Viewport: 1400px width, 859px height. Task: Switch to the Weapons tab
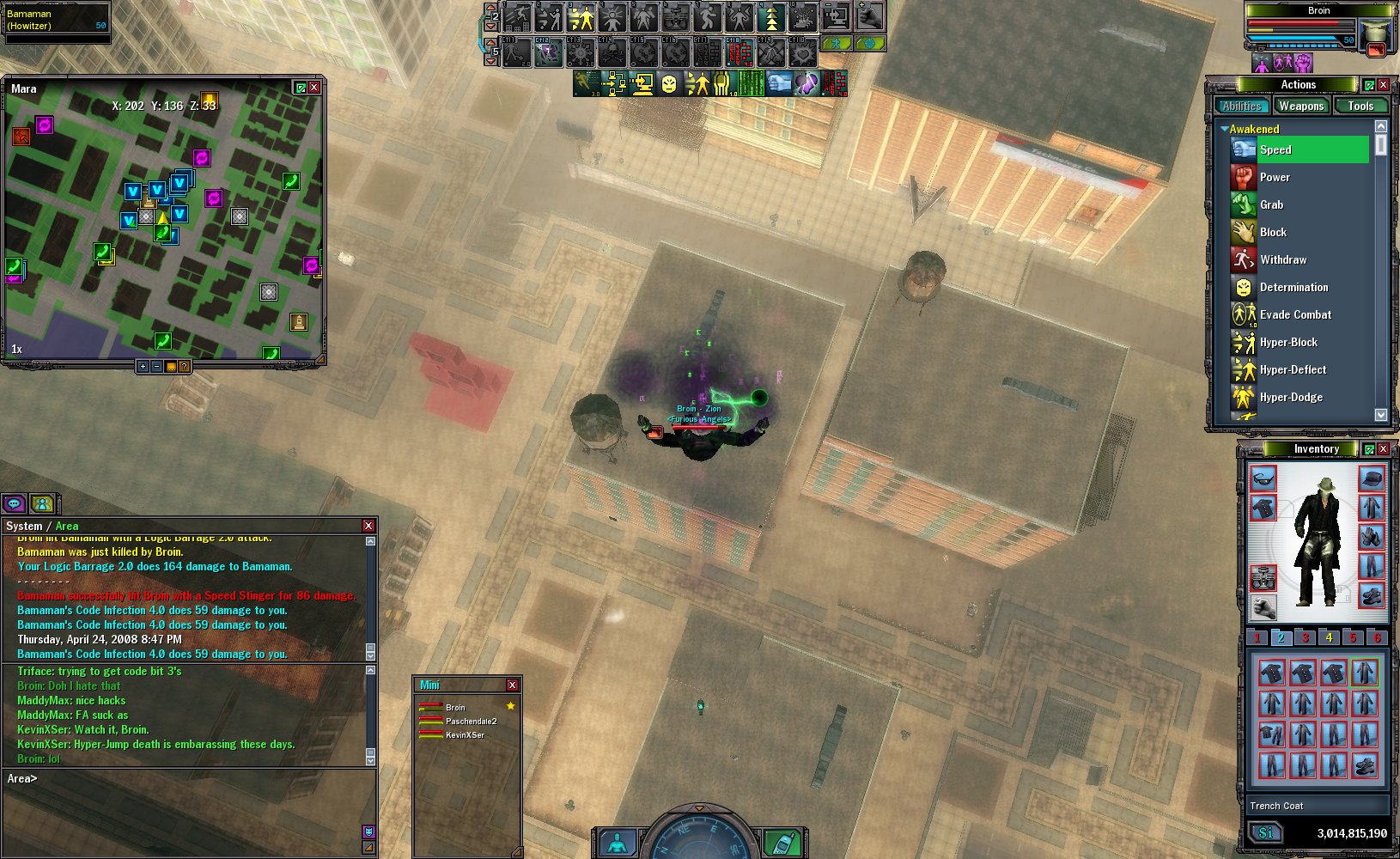pyautogui.click(x=1300, y=106)
